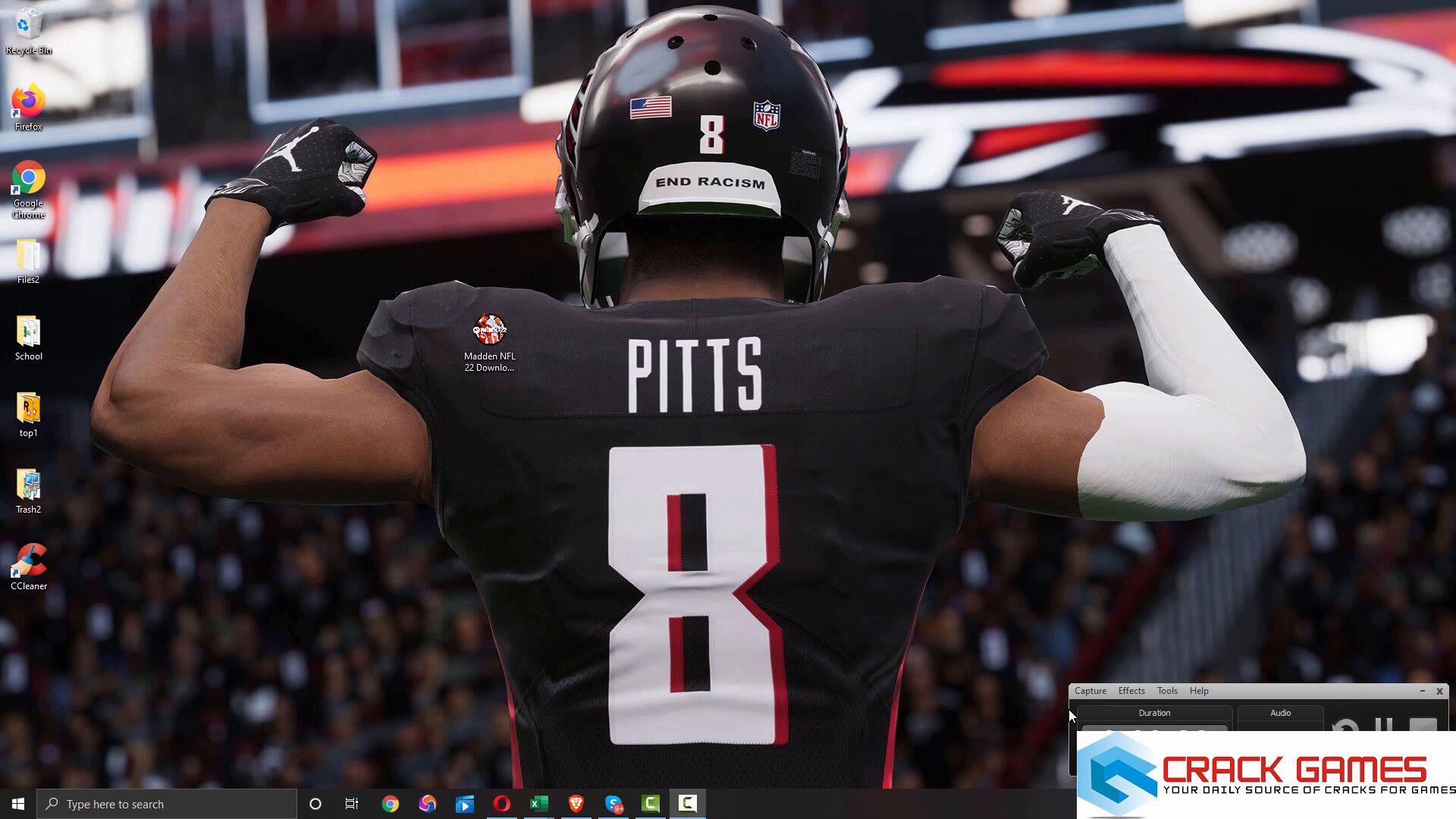Open the Capture menu in recorder window

coord(1090,691)
